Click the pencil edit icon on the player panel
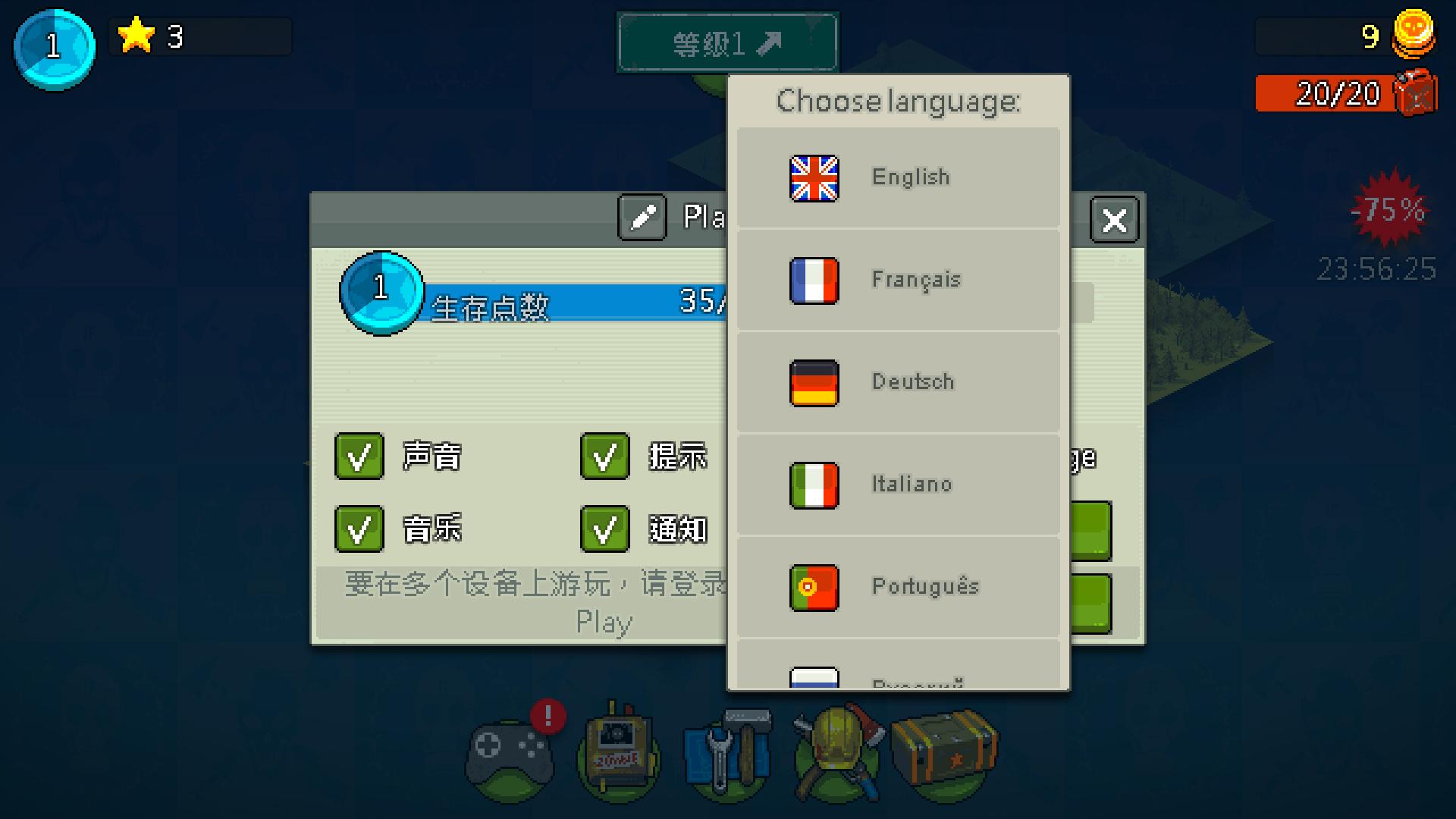Viewport: 1456px width, 819px height. 641,218
